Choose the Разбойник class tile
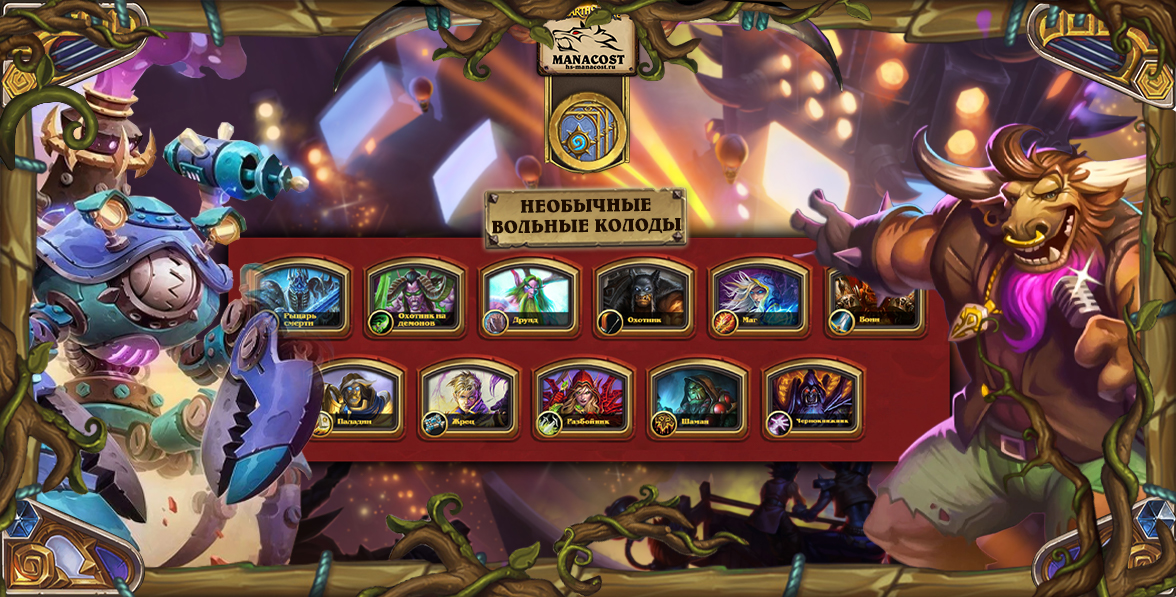The width and height of the screenshot is (1176, 597). (585, 399)
